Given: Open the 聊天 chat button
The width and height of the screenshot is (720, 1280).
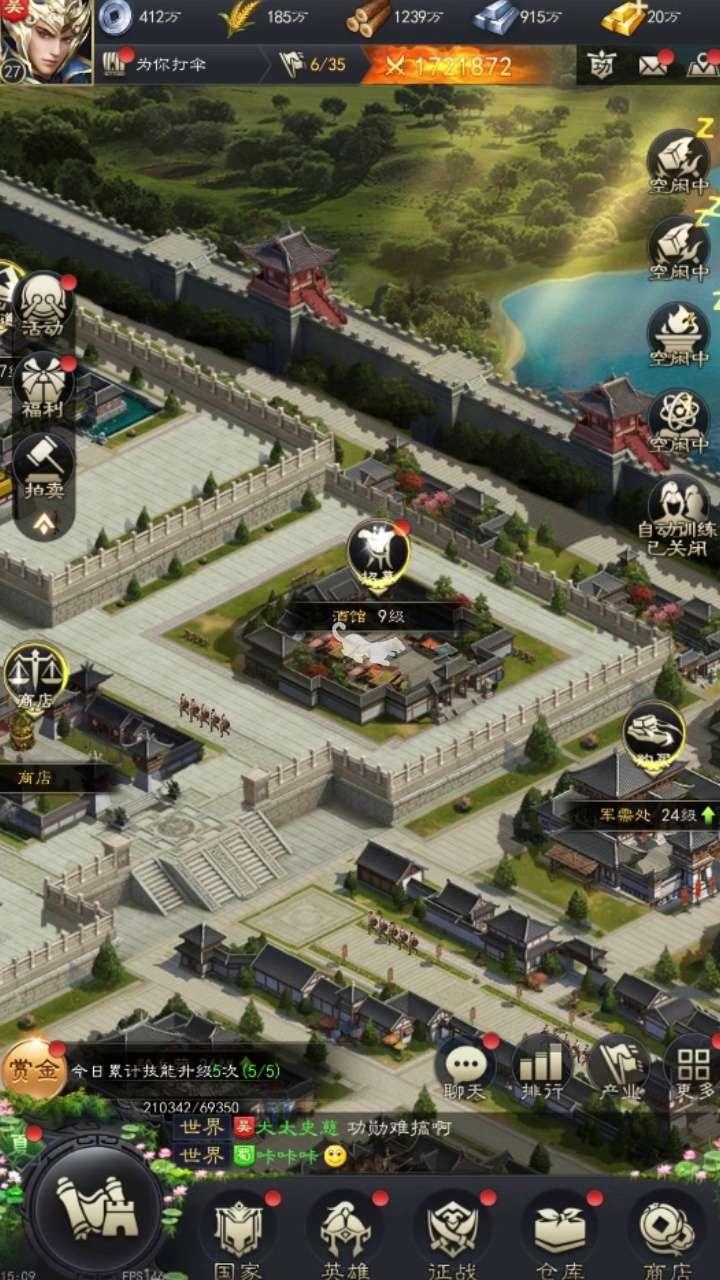Looking at the screenshot, I should pyautogui.click(x=466, y=1068).
